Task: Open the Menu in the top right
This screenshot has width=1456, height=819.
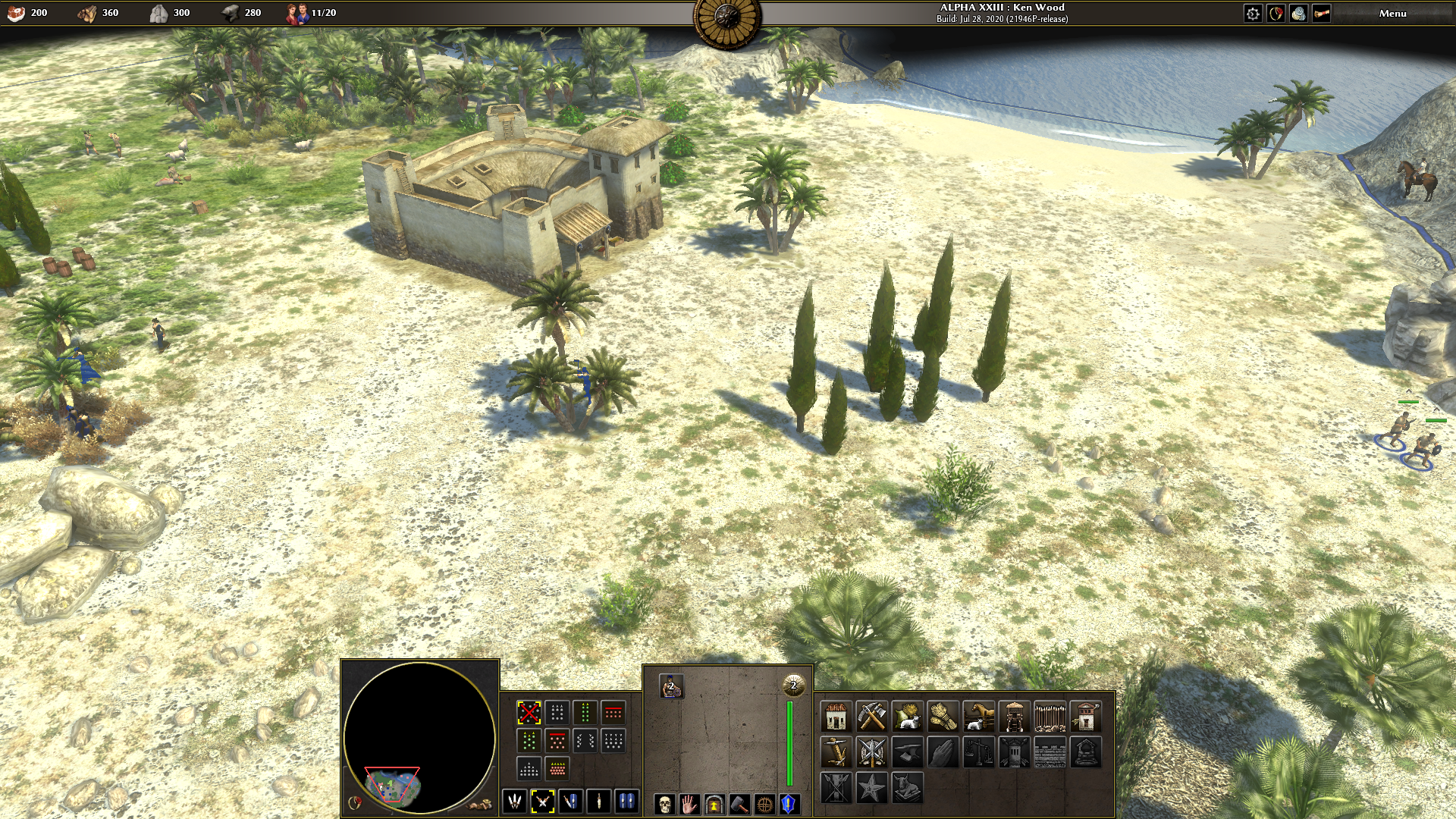Action: (1393, 12)
